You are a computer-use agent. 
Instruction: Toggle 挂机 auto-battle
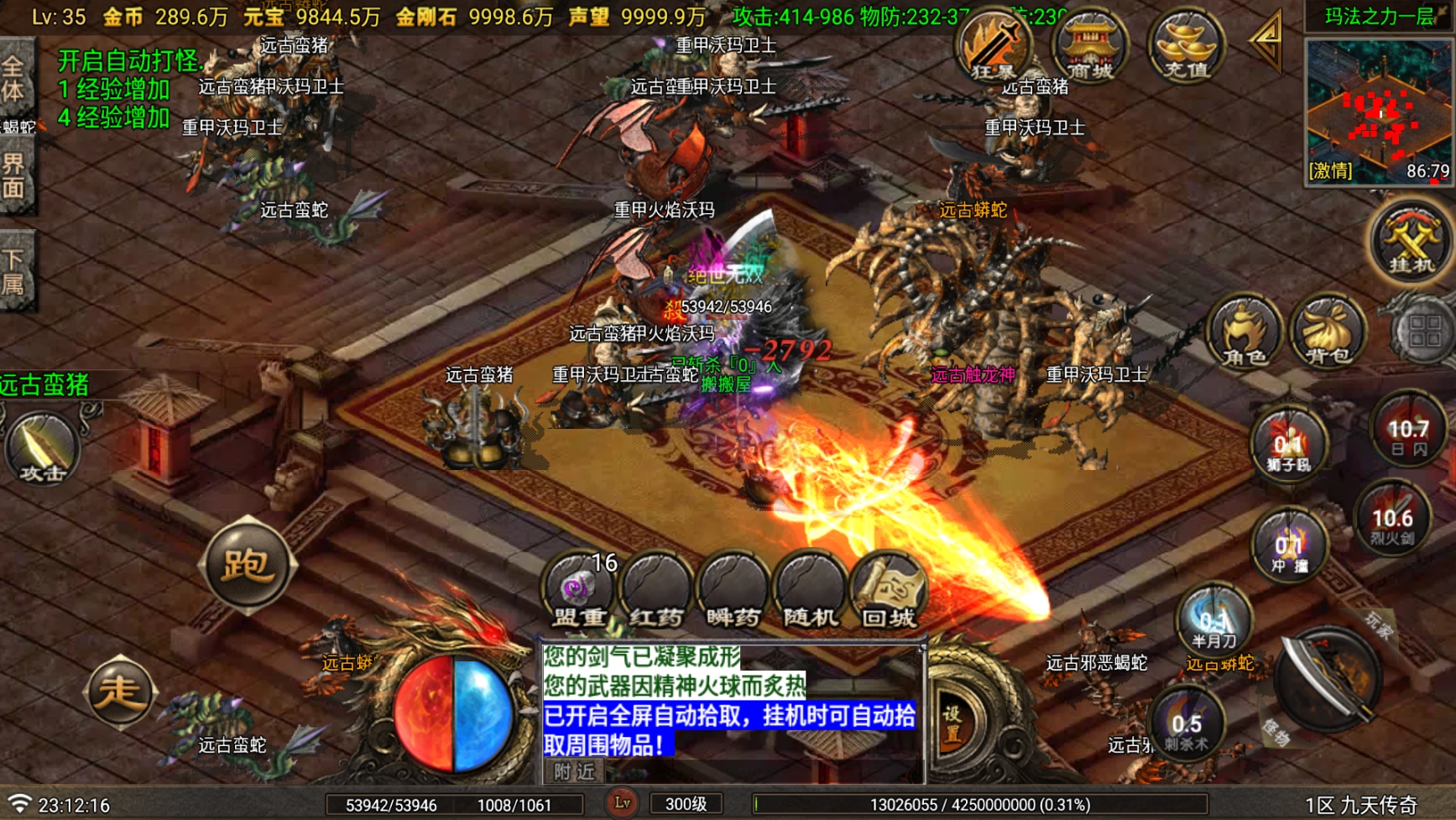(x=1410, y=243)
